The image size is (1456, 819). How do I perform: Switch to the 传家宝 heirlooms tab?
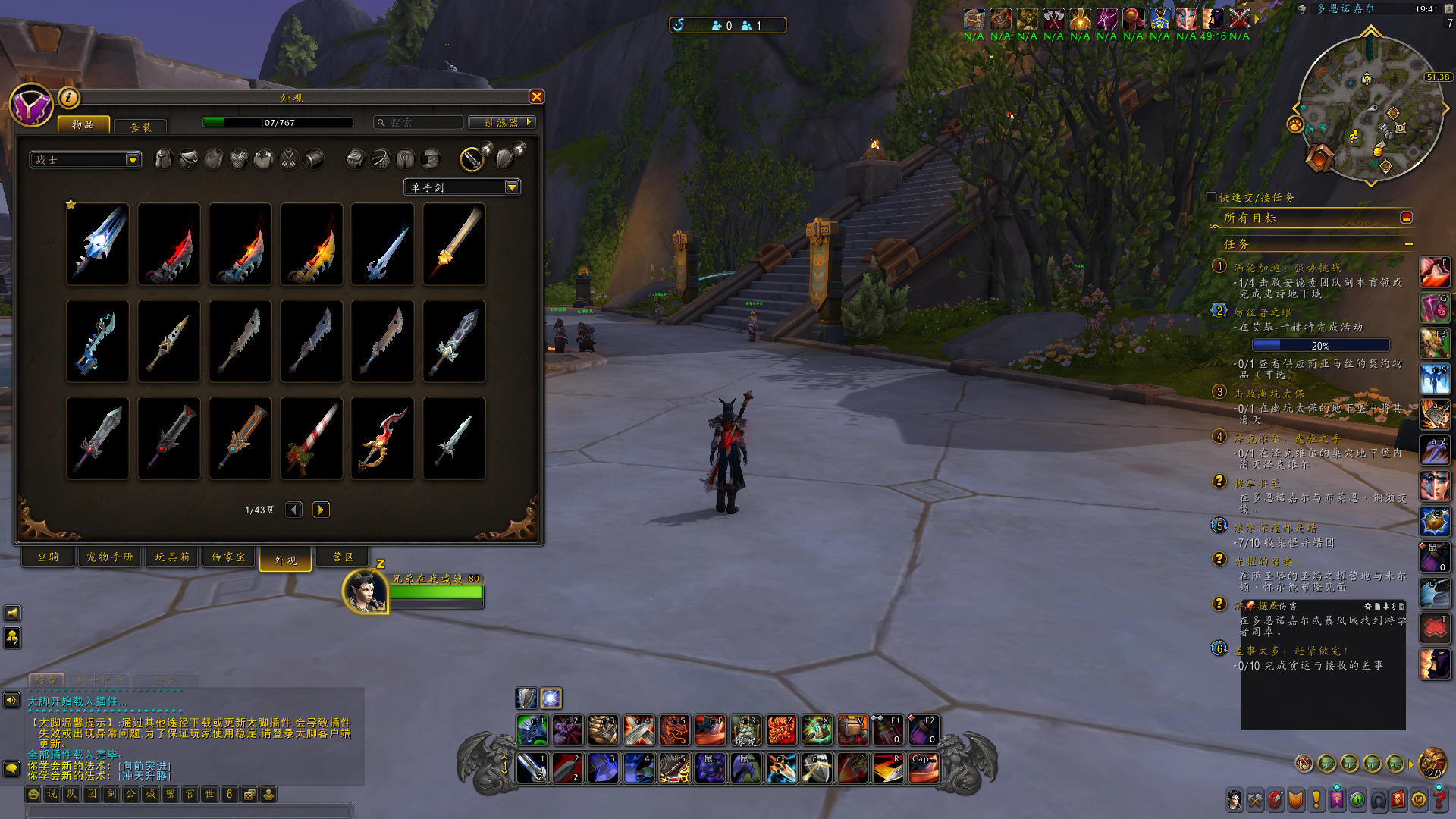(228, 557)
